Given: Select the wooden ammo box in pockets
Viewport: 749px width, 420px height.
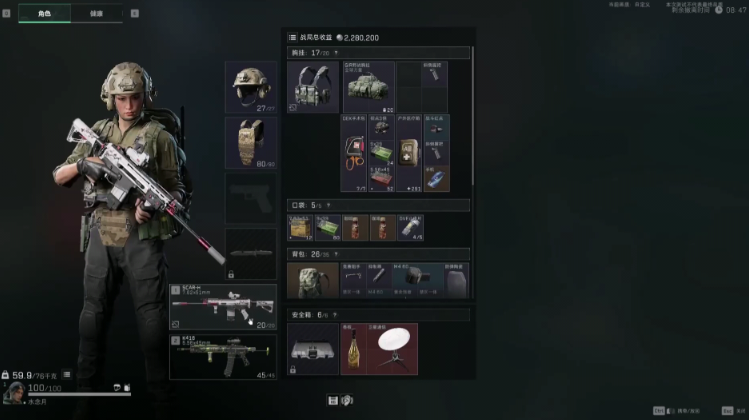Looking at the screenshot, I should [x=300, y=228].
